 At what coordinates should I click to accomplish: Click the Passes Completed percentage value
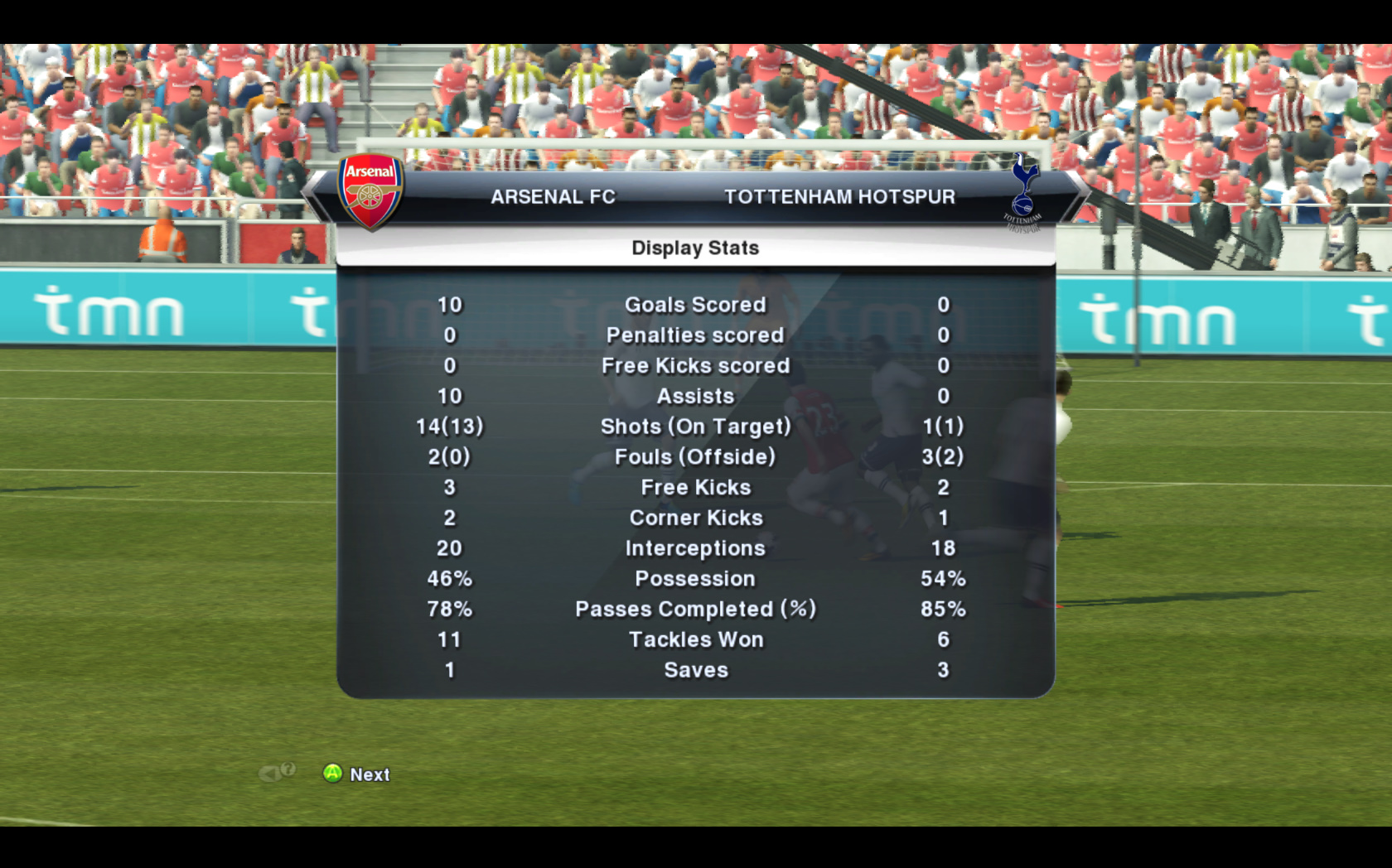(x=945, y=609)
